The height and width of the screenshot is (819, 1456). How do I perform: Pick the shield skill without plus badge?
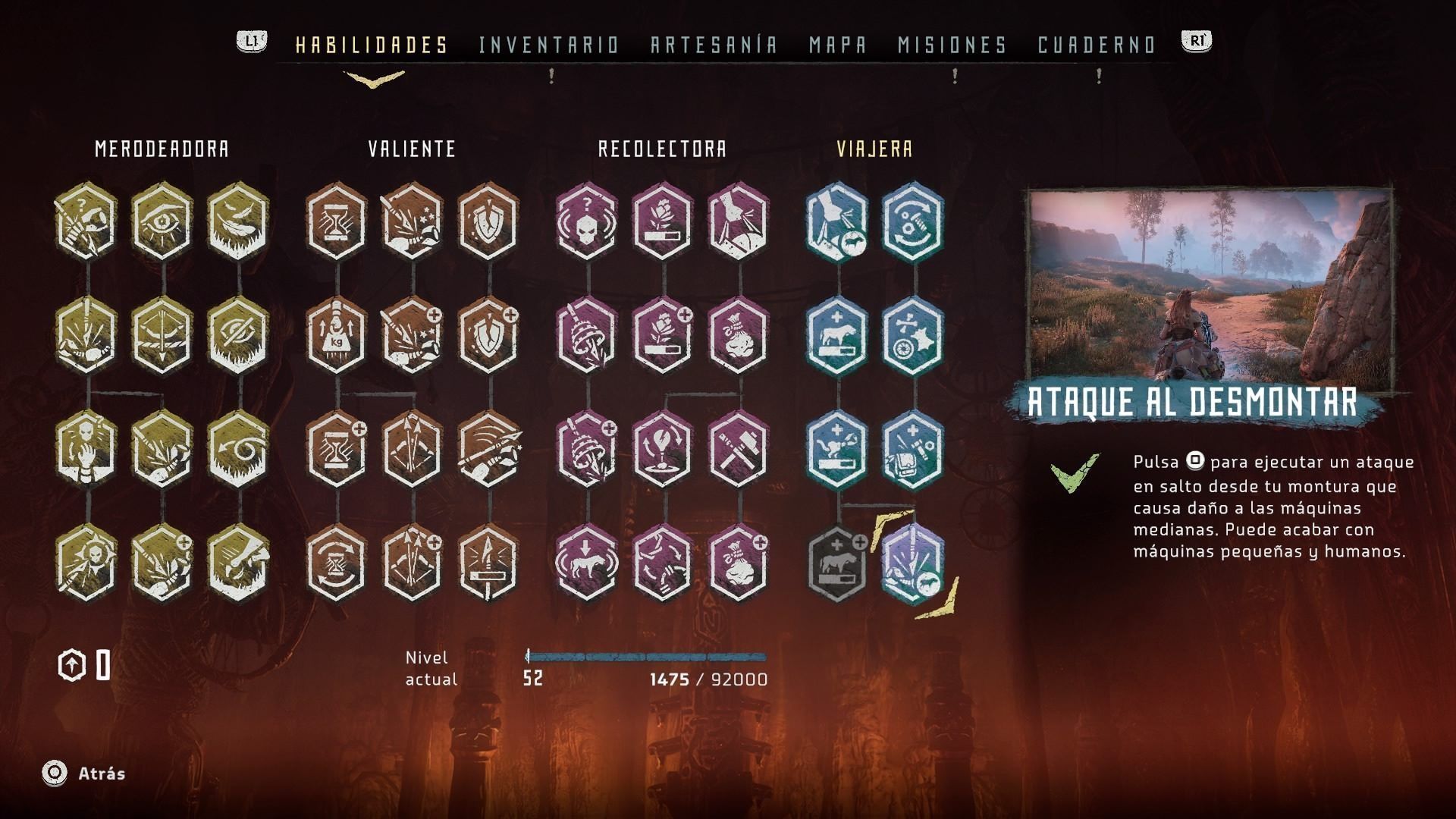pos(488,221)
